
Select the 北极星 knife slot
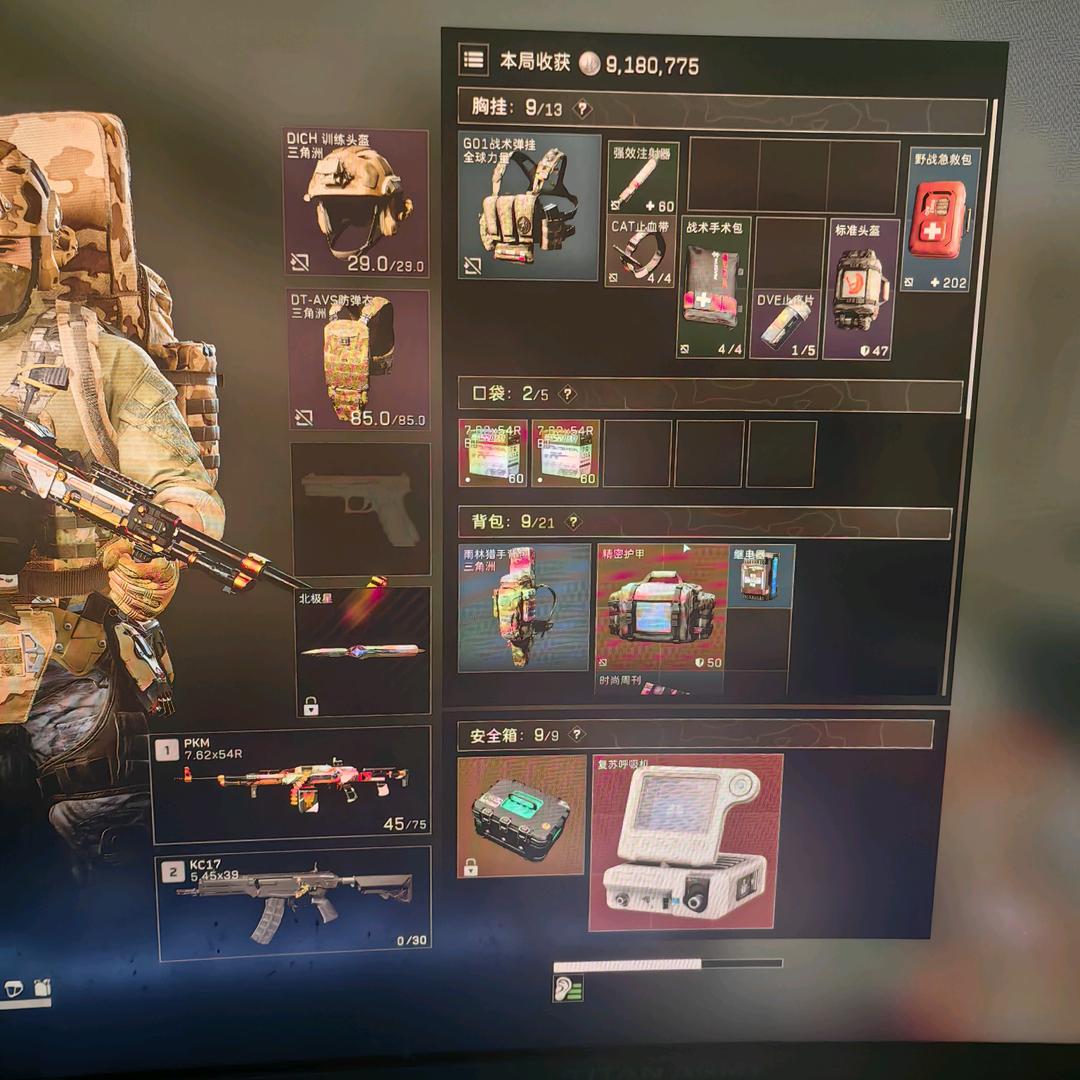363,651
